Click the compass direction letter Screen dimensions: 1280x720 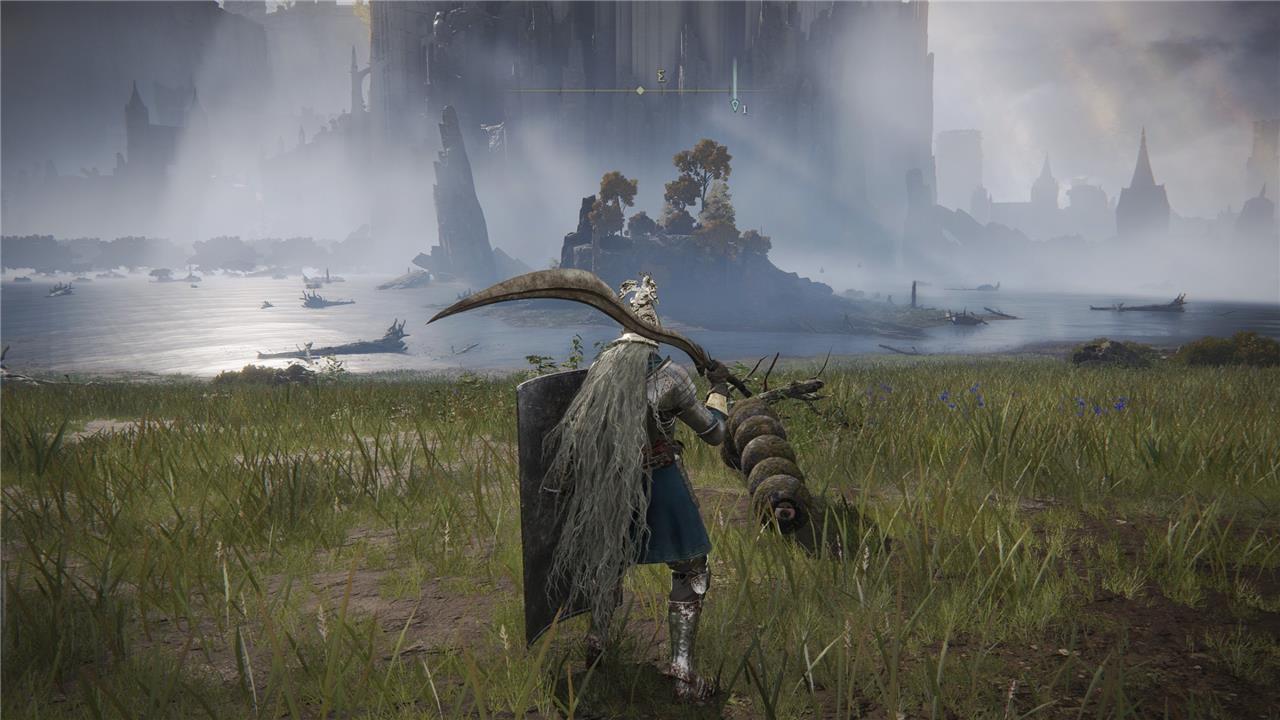(662, 75)
